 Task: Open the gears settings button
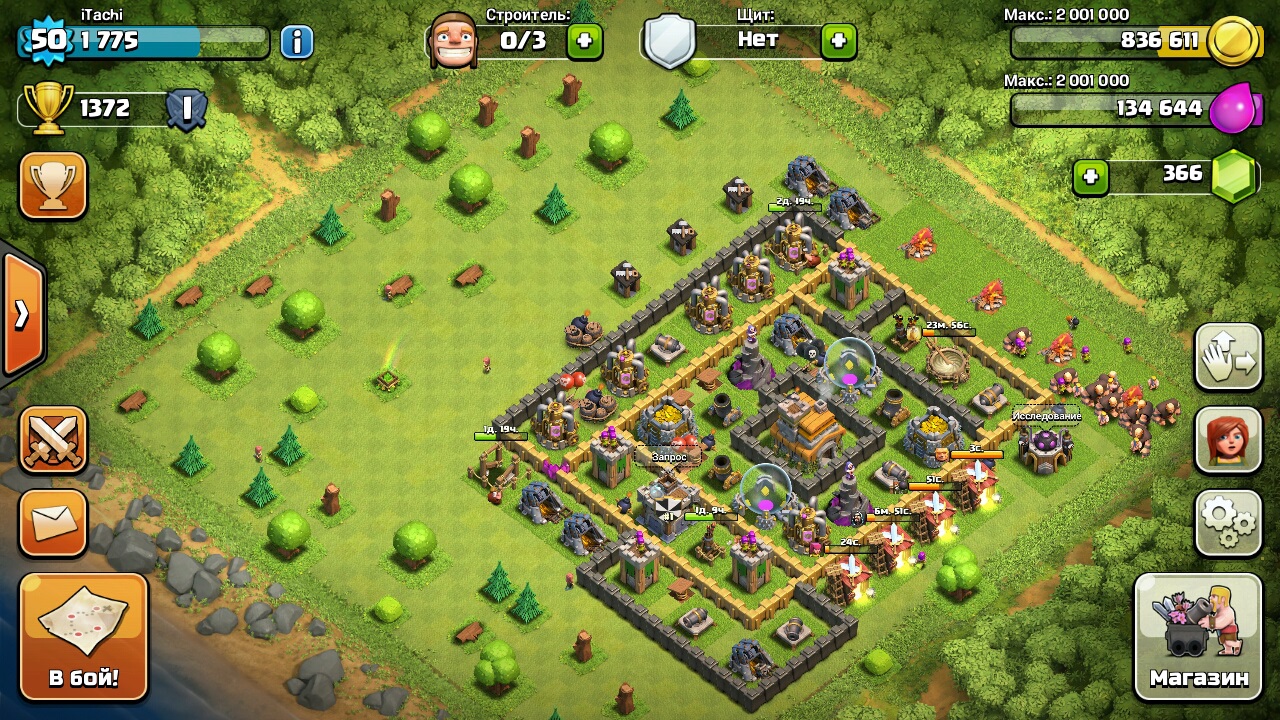tap(1228, 522)
